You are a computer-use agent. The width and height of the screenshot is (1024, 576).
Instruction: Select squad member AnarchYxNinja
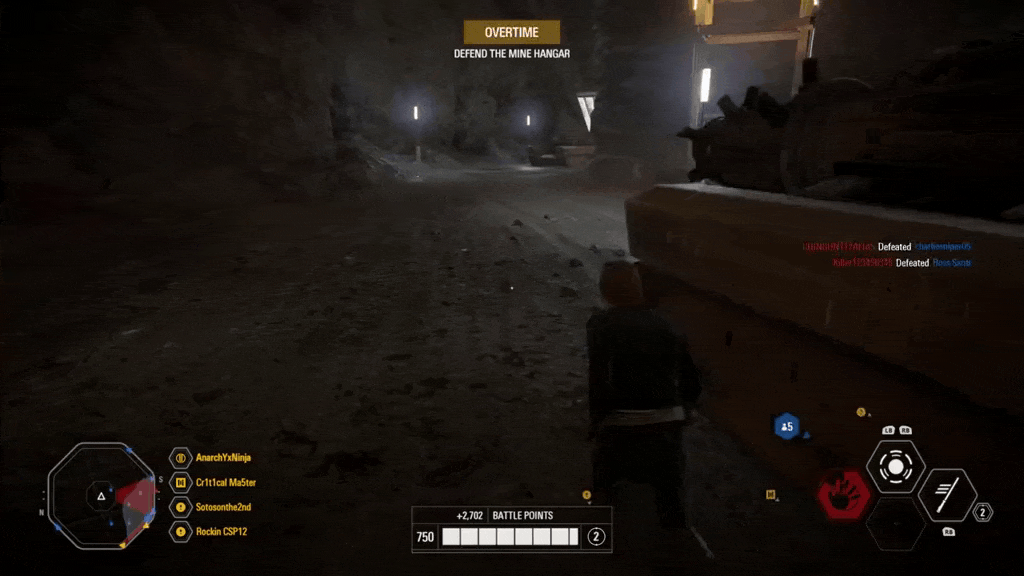pyautogui.click(x=221, y=458)
